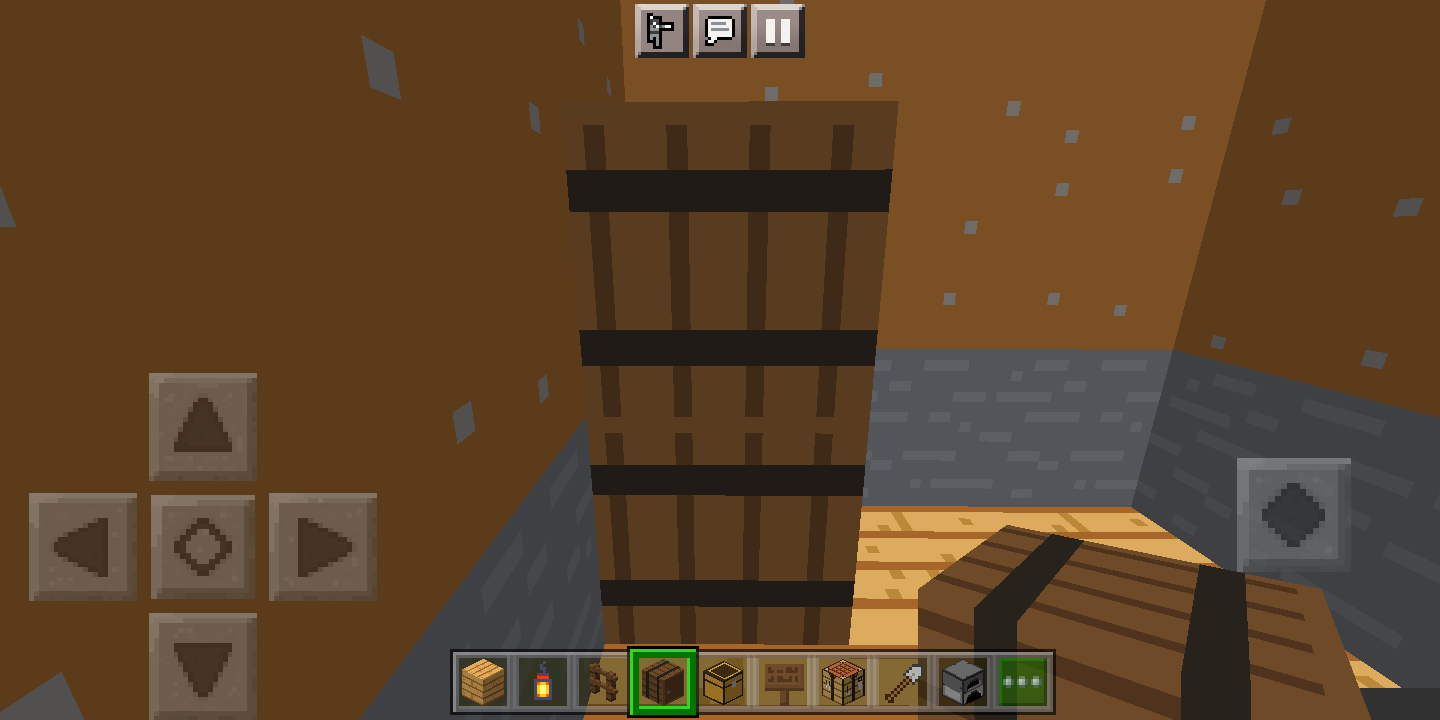Open the chat by tapping the speech bubble icon

[x=719, y=32]
